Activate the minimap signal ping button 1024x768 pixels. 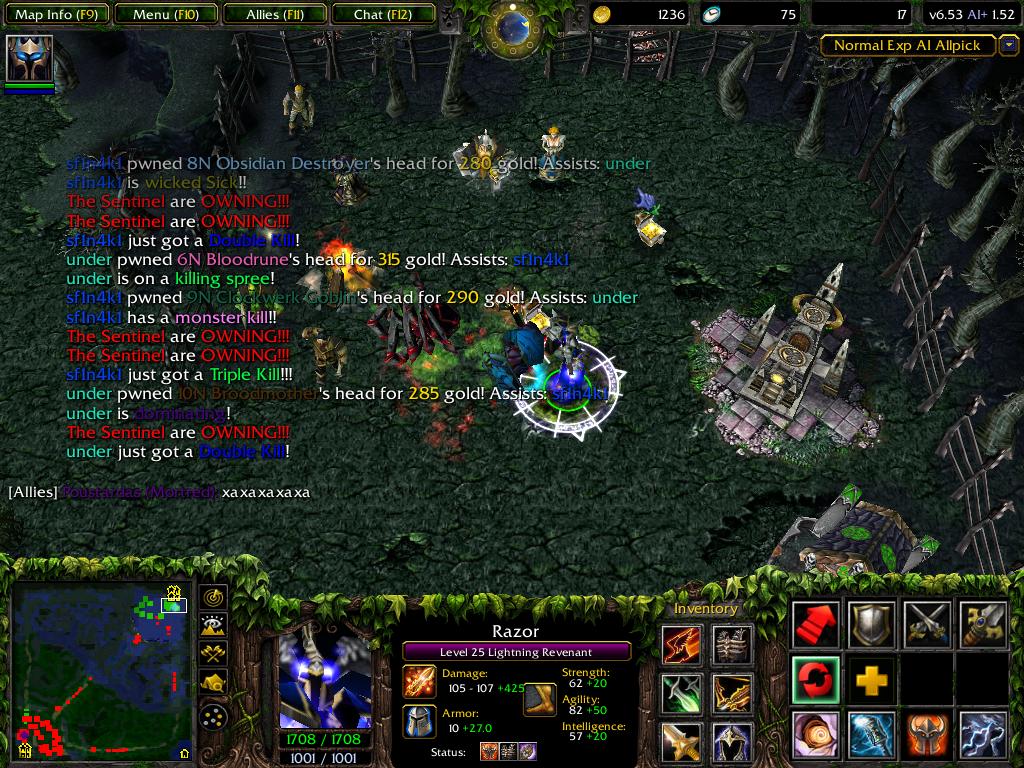click(x=214, y=598)
